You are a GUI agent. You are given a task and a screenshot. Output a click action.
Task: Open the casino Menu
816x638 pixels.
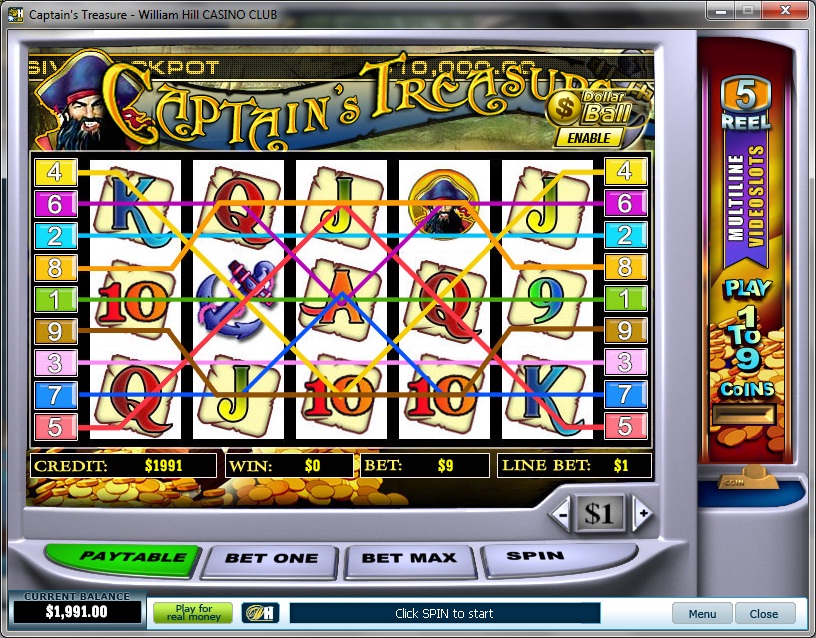[x=701, y=614]
